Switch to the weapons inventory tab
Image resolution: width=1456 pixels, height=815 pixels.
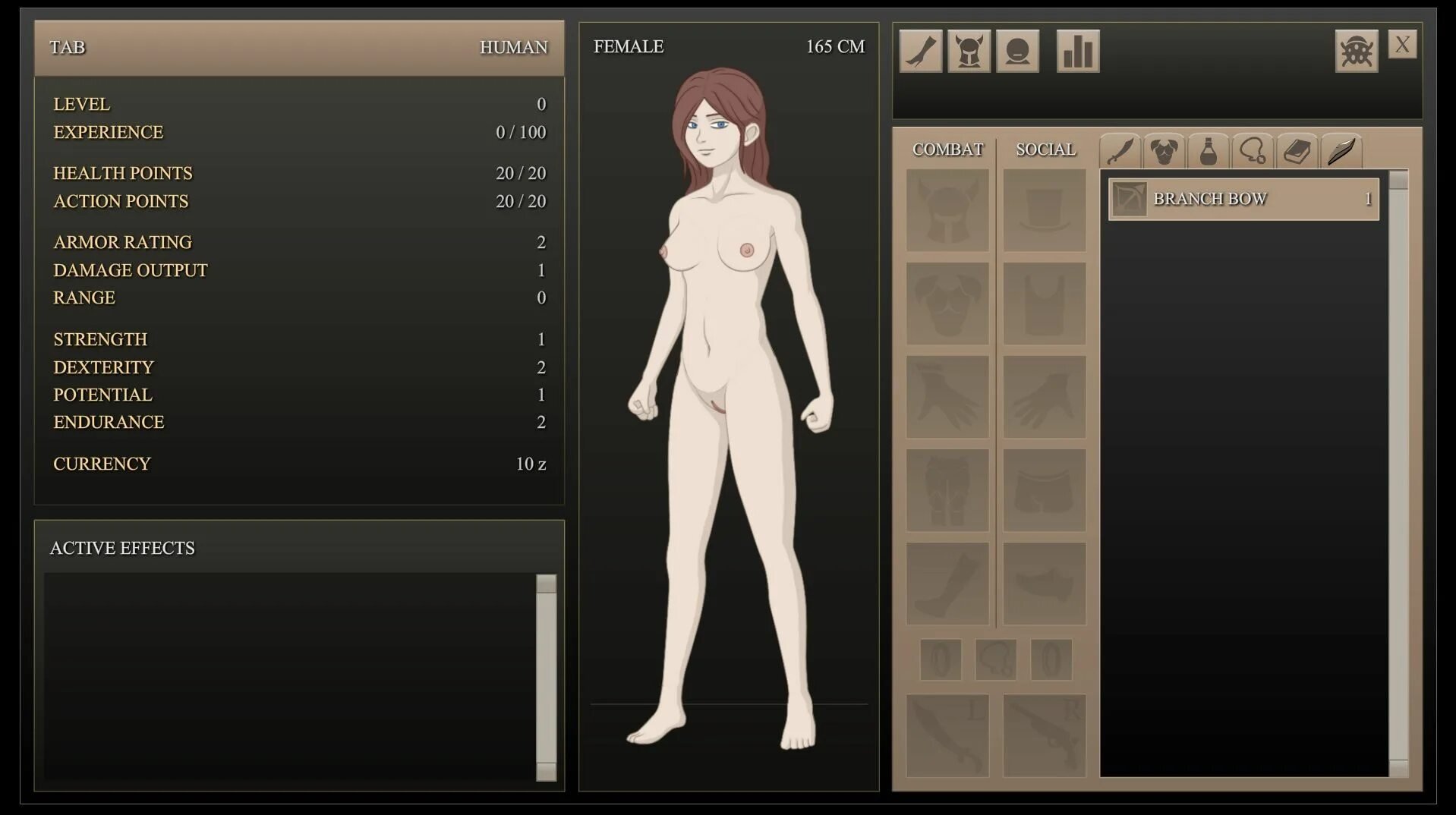pos(1120,150)
